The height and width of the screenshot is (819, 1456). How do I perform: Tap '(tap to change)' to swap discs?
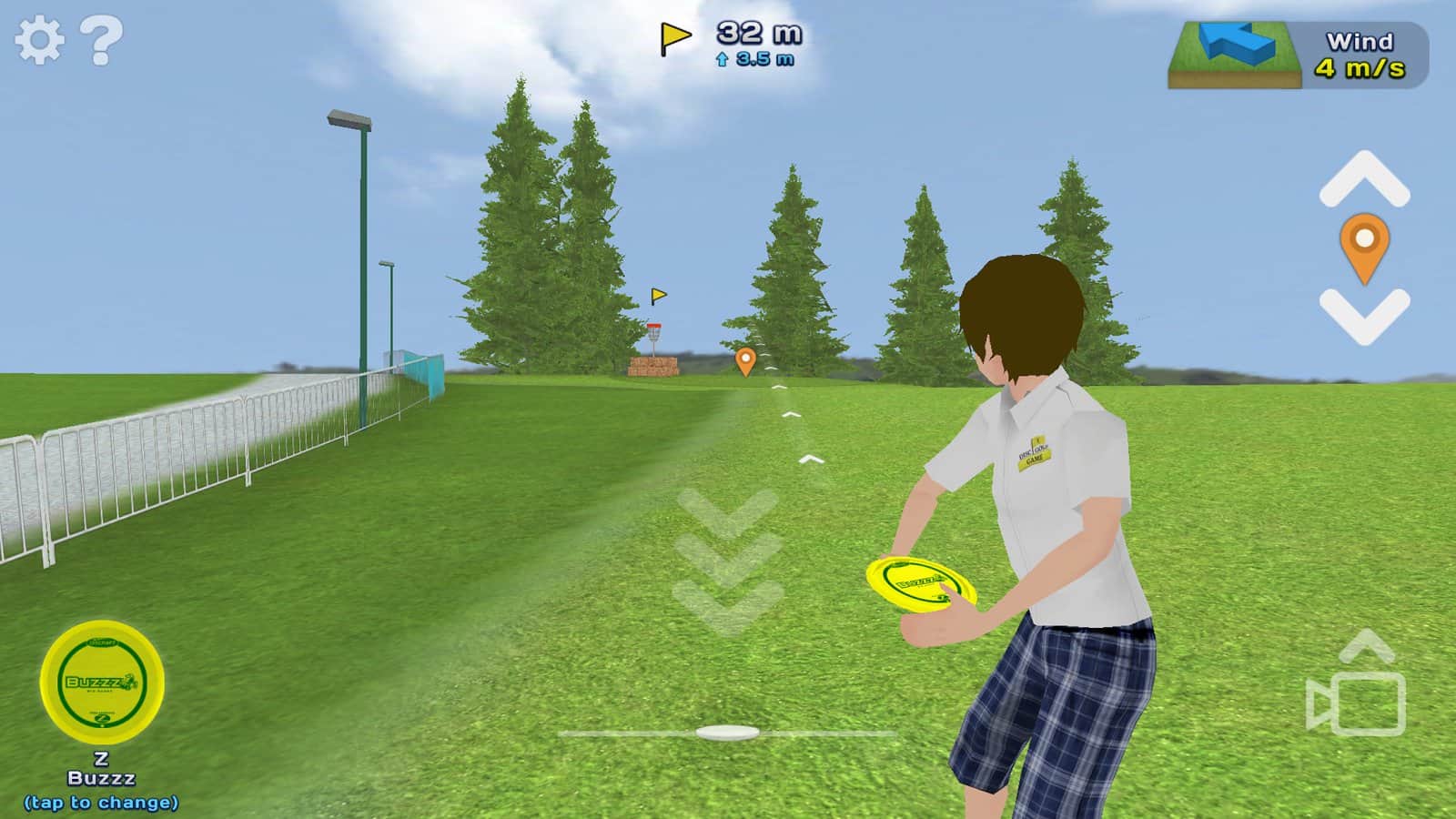103,803
